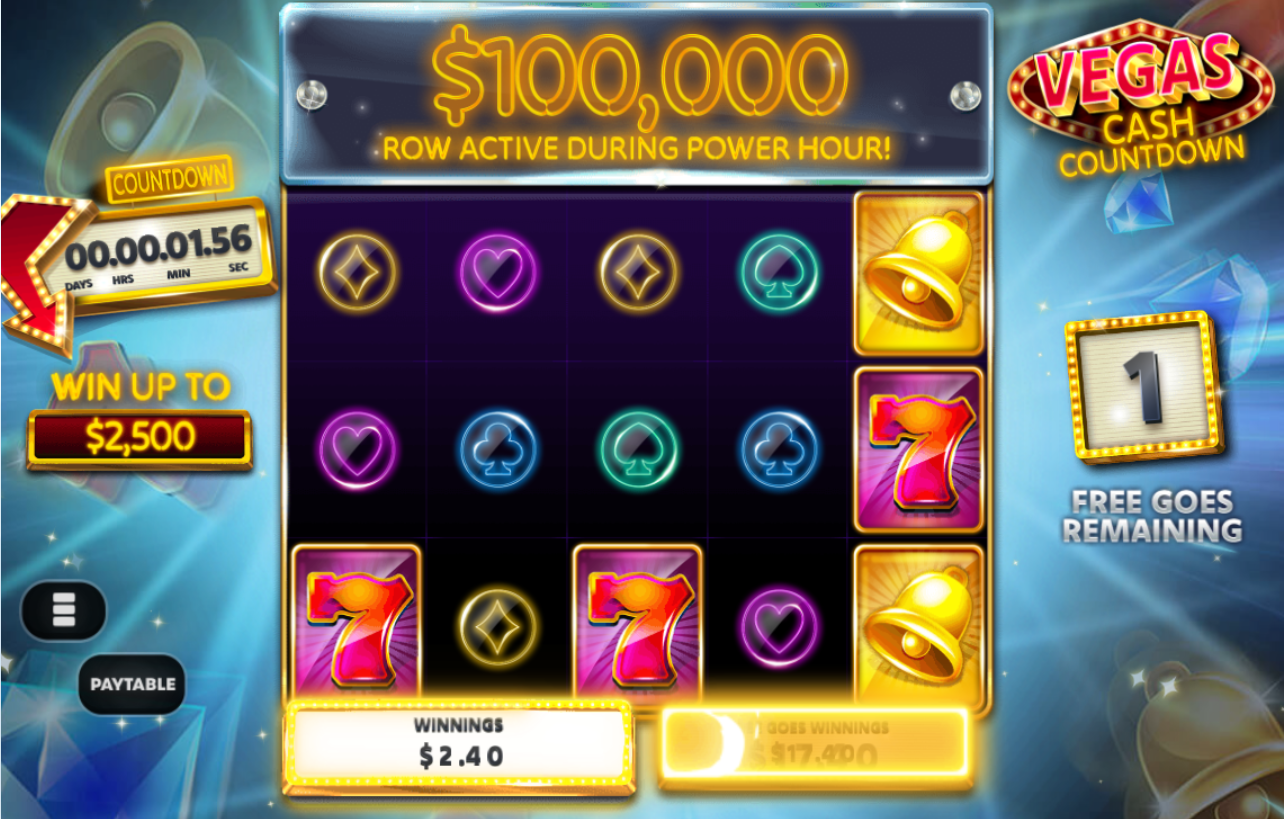This screenshot has height=819, width=1284.
Task: Select the $100,000 Power Hour banner
Action: pos(640,95)
